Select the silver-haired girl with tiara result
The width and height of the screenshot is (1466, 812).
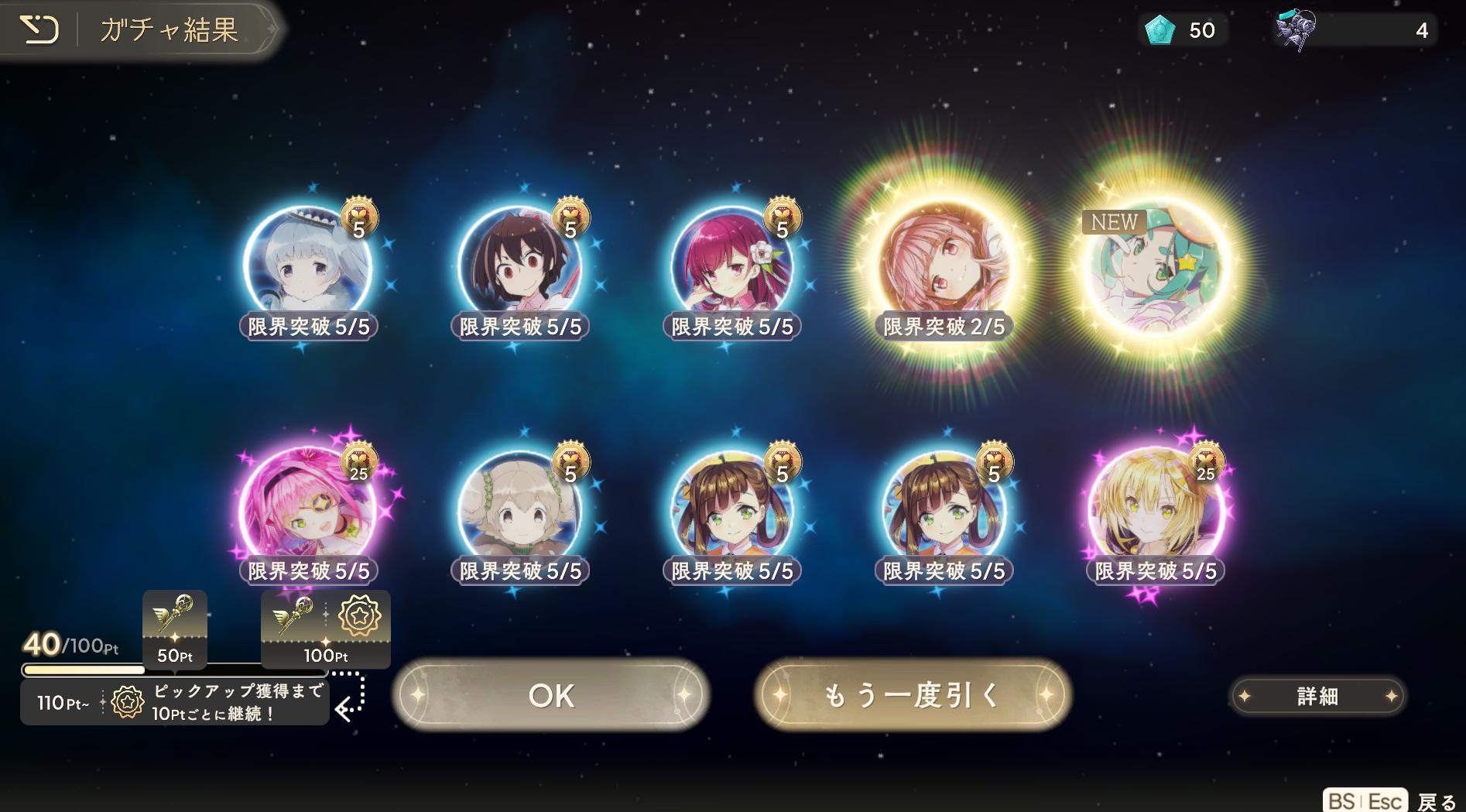(307, 267)
